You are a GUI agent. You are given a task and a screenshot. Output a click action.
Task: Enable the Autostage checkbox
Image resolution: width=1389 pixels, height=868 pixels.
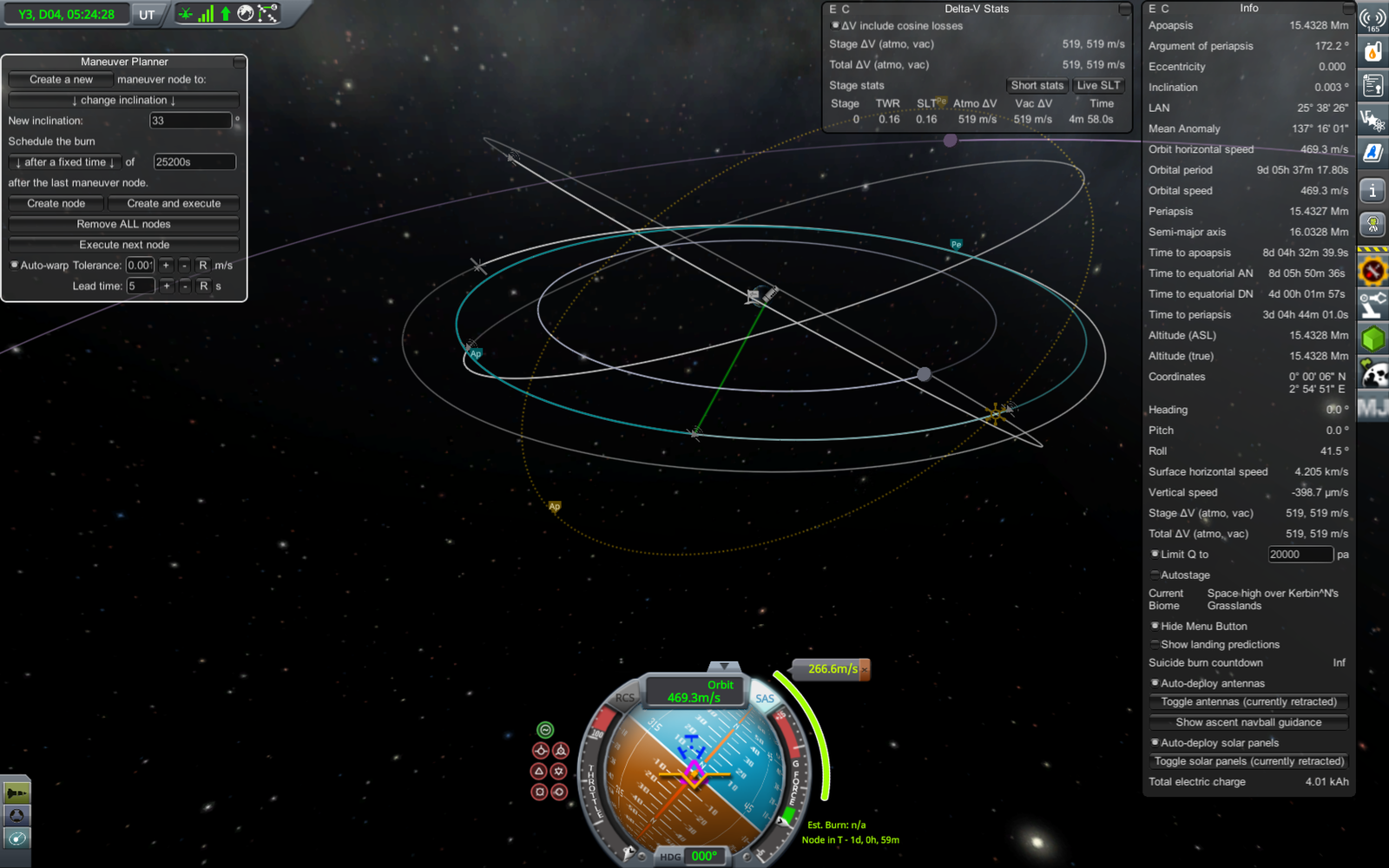[x=1155, y=575]
